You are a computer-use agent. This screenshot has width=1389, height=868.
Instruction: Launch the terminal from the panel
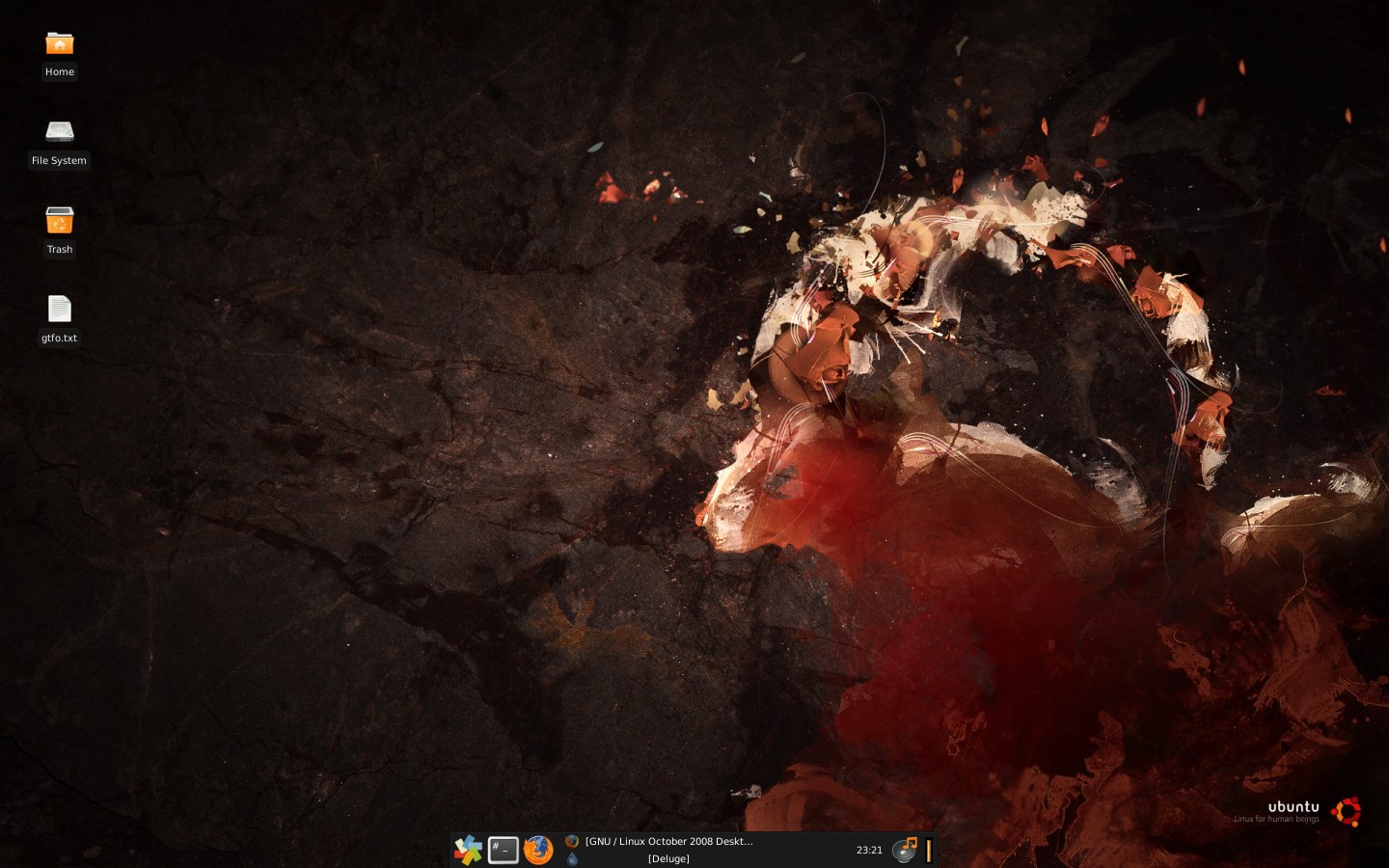point(503,850)
